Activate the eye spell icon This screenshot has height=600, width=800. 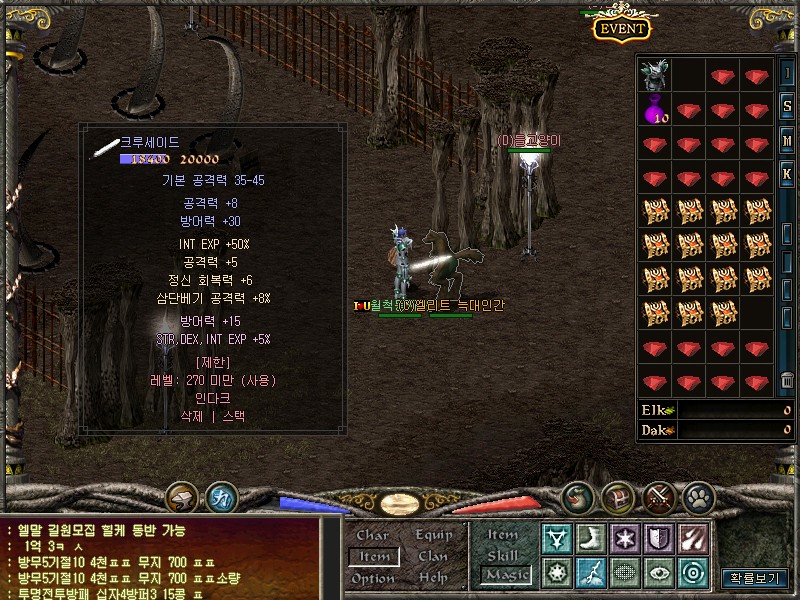[659, 572]
